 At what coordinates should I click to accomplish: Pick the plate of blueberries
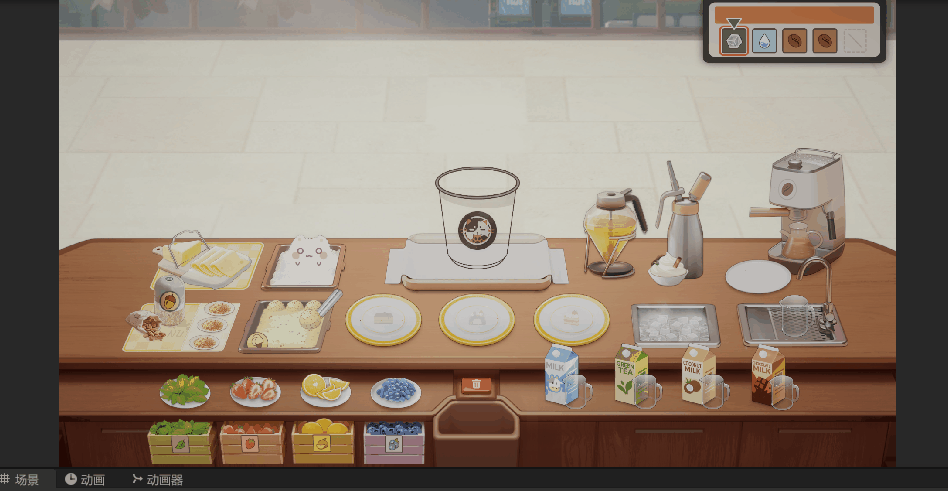(x=396, y=391)
